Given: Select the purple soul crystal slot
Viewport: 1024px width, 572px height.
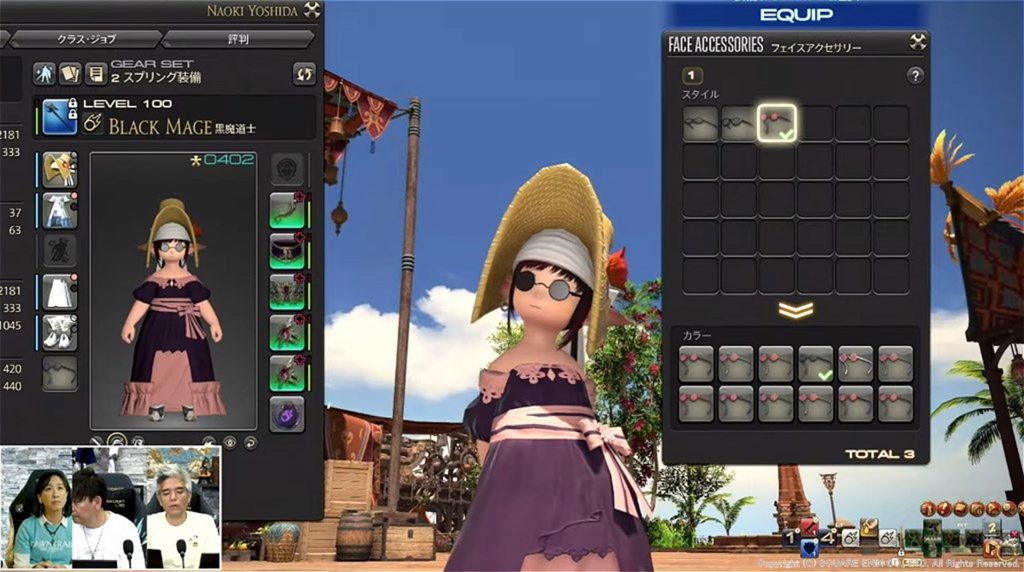Looking at the screenshot, I should (x=287, y=413).
